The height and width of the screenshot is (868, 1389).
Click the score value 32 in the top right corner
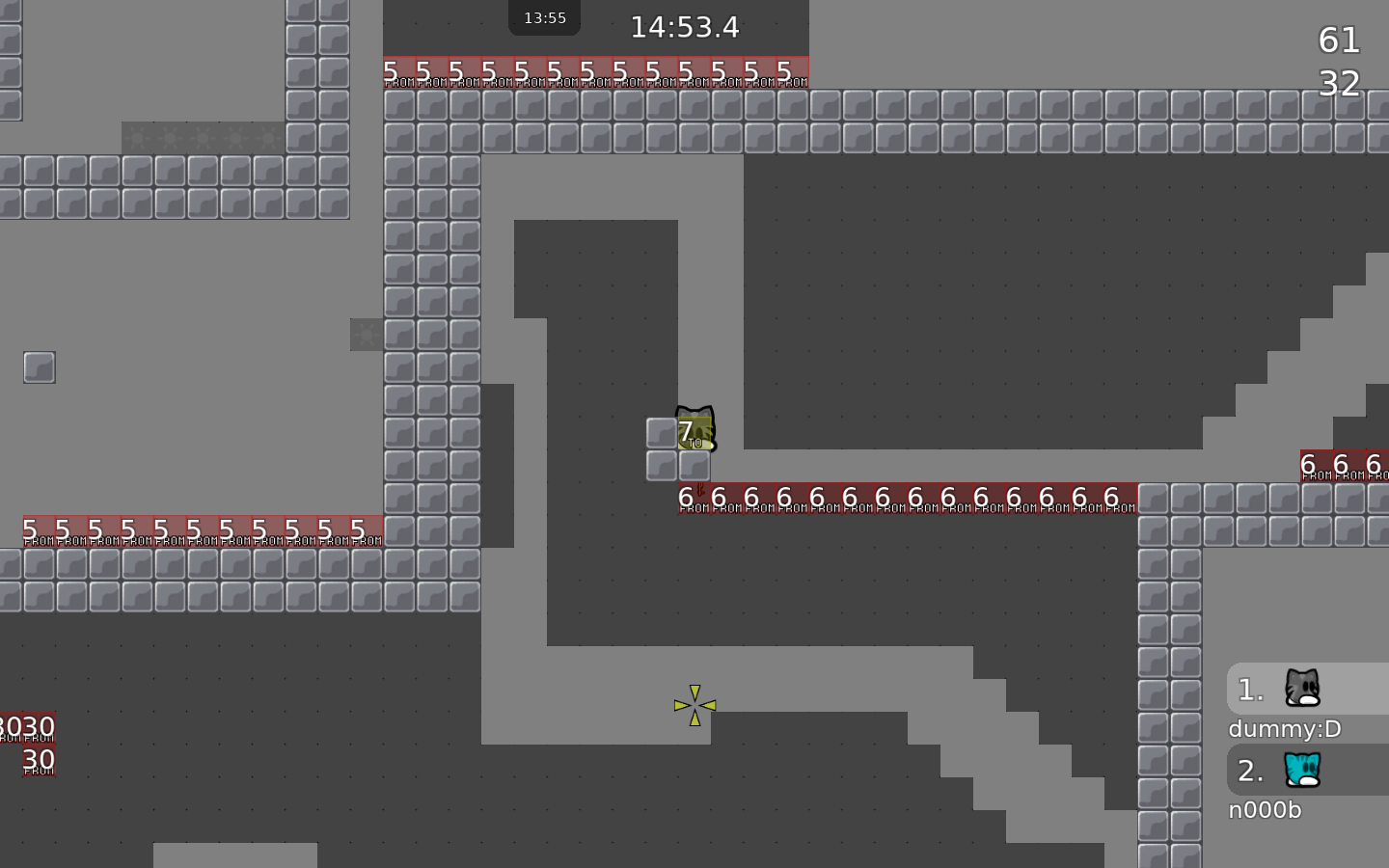click(1339, 85)
